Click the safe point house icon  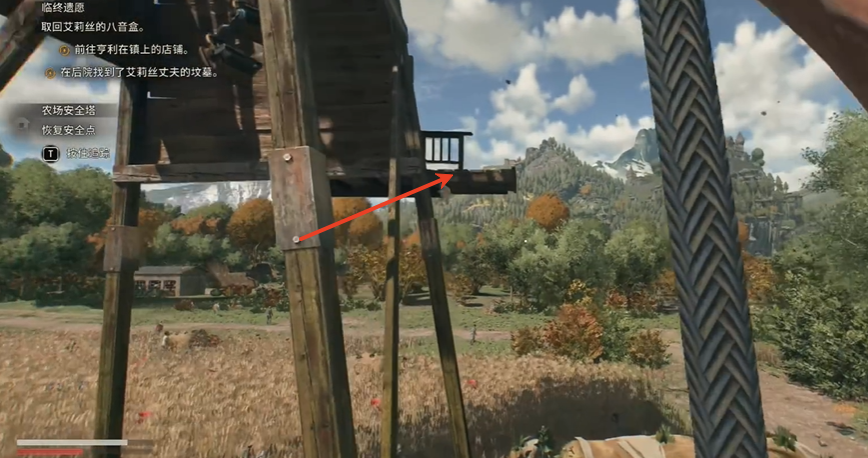25,121
